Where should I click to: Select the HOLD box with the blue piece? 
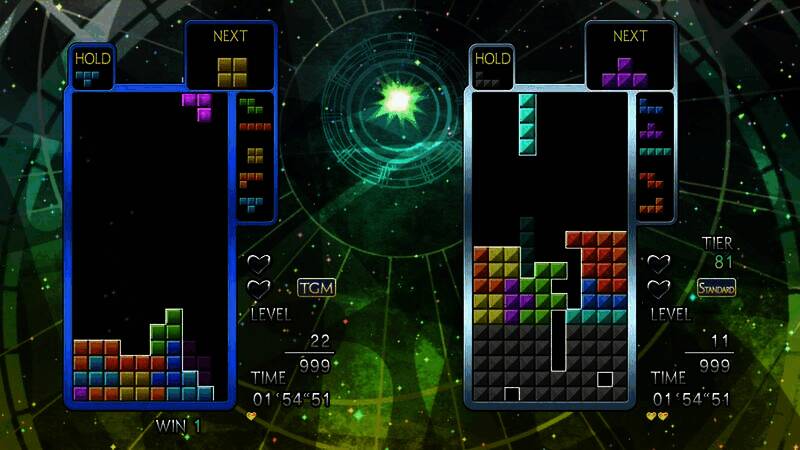click(x=92, y=68)
